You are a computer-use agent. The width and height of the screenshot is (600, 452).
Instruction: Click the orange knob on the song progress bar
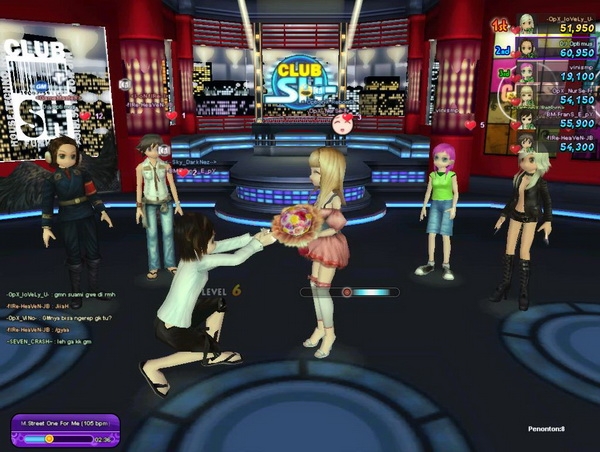47,438
